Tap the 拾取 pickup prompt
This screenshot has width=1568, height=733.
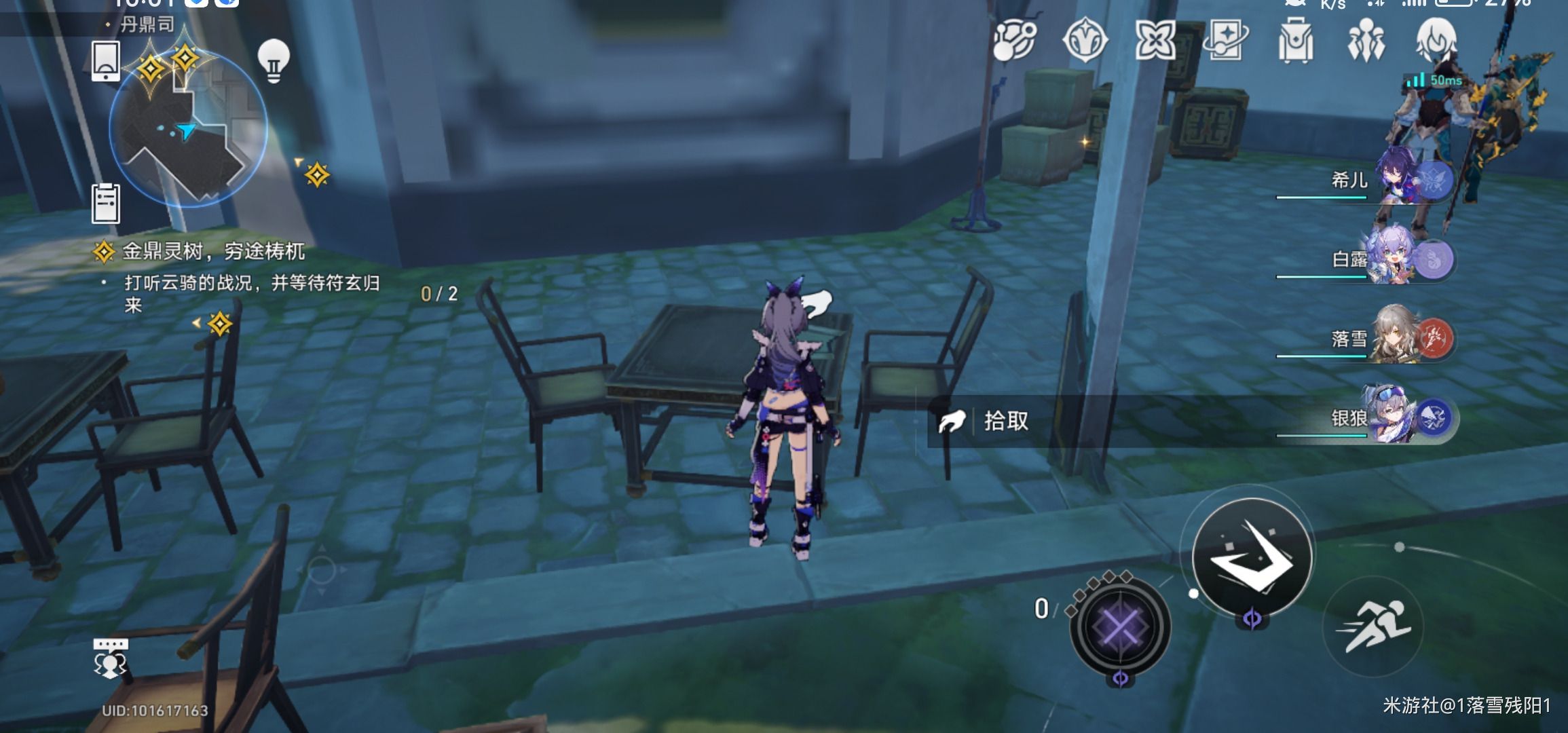pos(1006,421)
